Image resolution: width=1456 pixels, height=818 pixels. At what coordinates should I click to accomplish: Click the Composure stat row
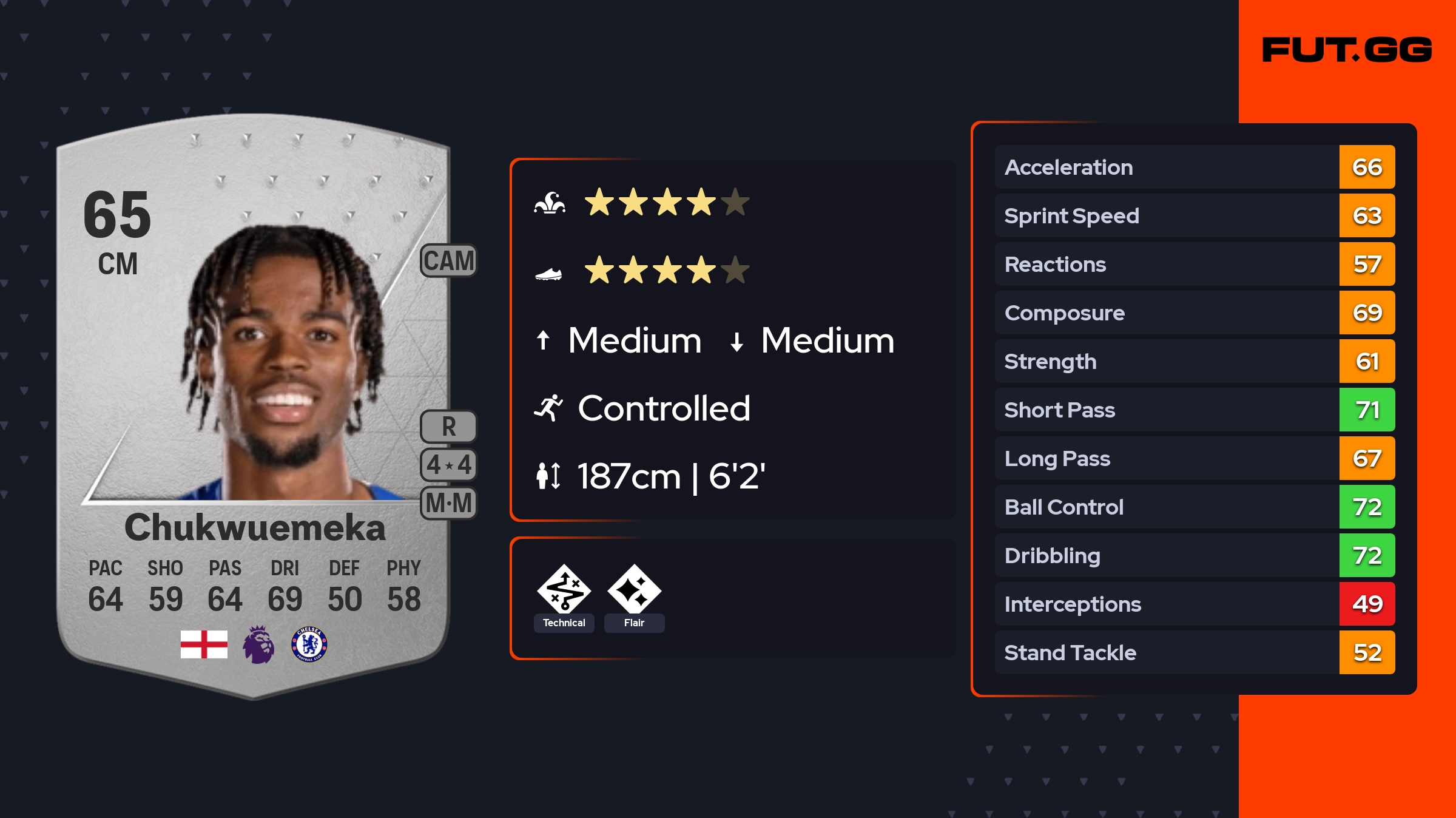click(x=1194, y=313)
